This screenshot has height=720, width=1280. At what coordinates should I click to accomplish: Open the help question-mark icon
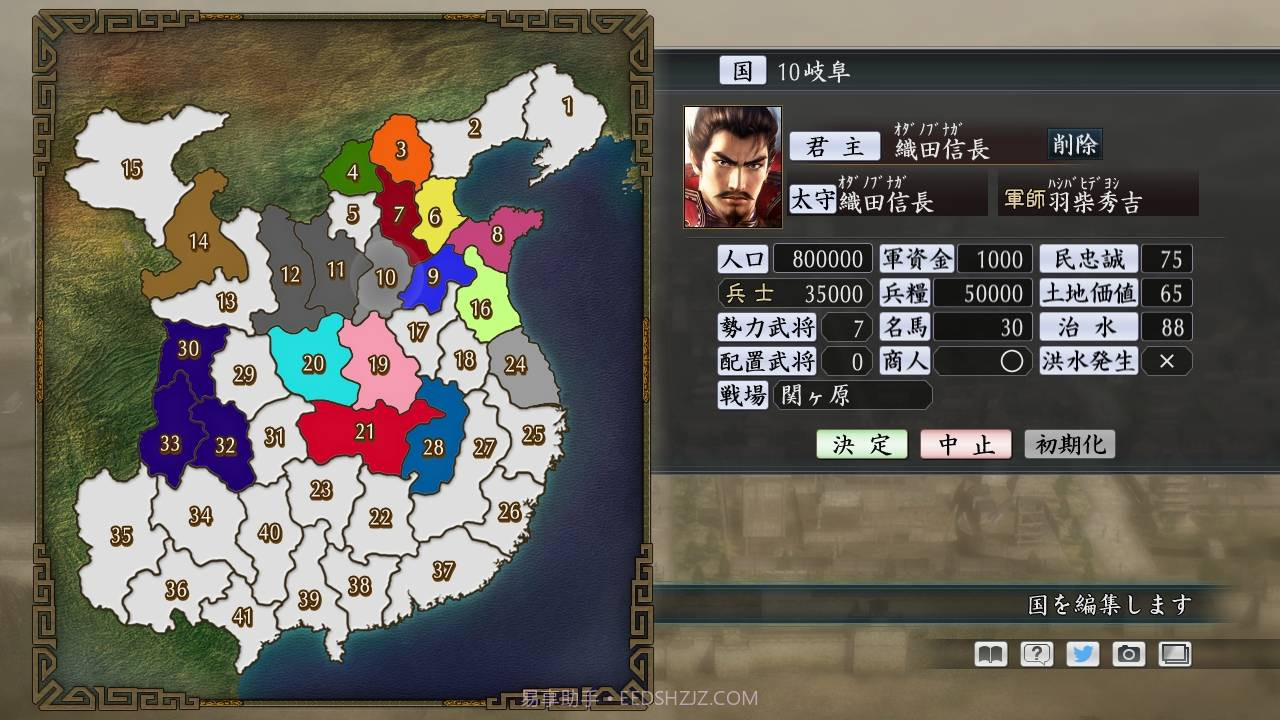coord(1035,653)
